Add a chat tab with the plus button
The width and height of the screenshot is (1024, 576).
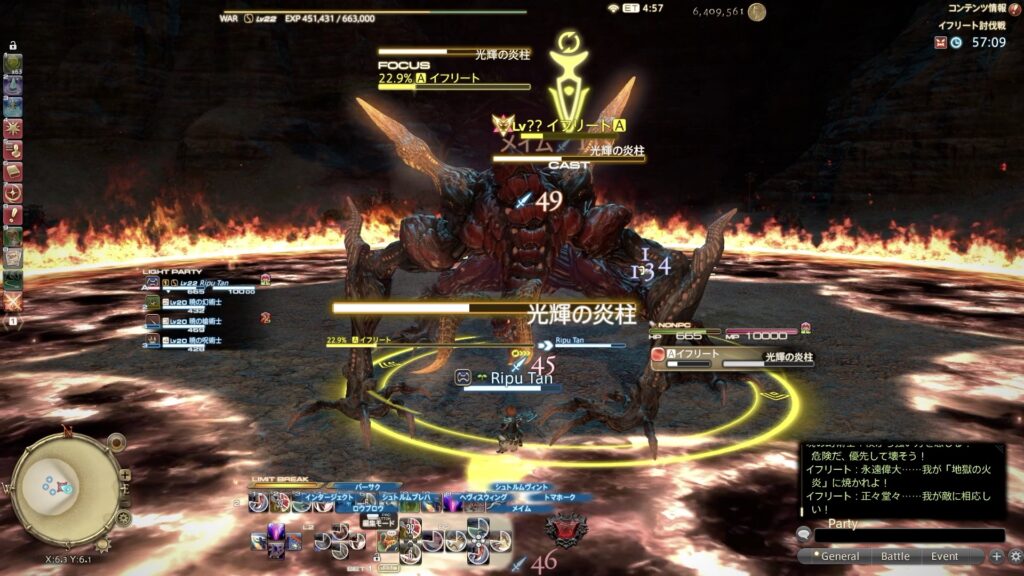point(997,556)
